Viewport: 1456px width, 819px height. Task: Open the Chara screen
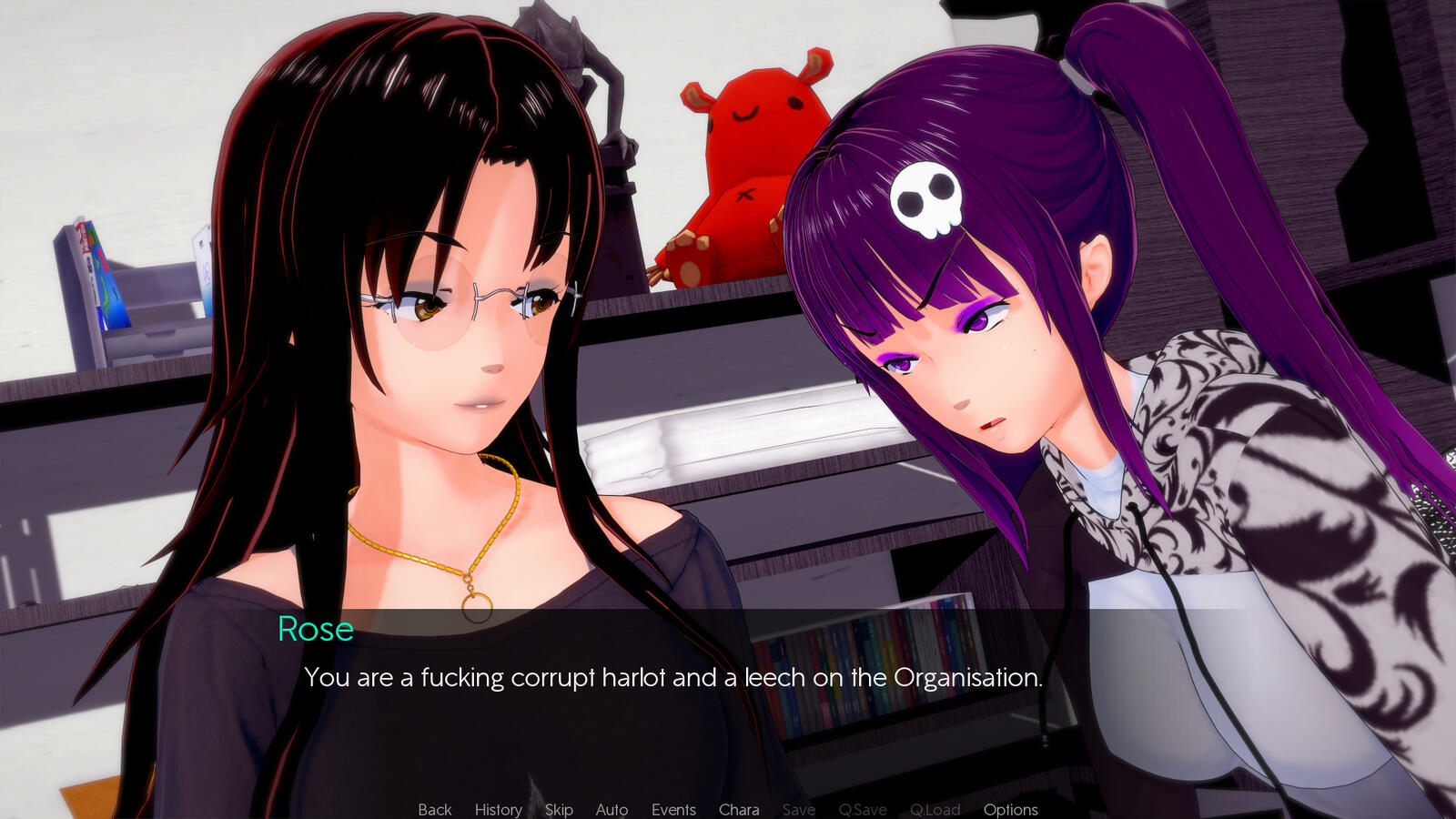[x=739, y=809]
